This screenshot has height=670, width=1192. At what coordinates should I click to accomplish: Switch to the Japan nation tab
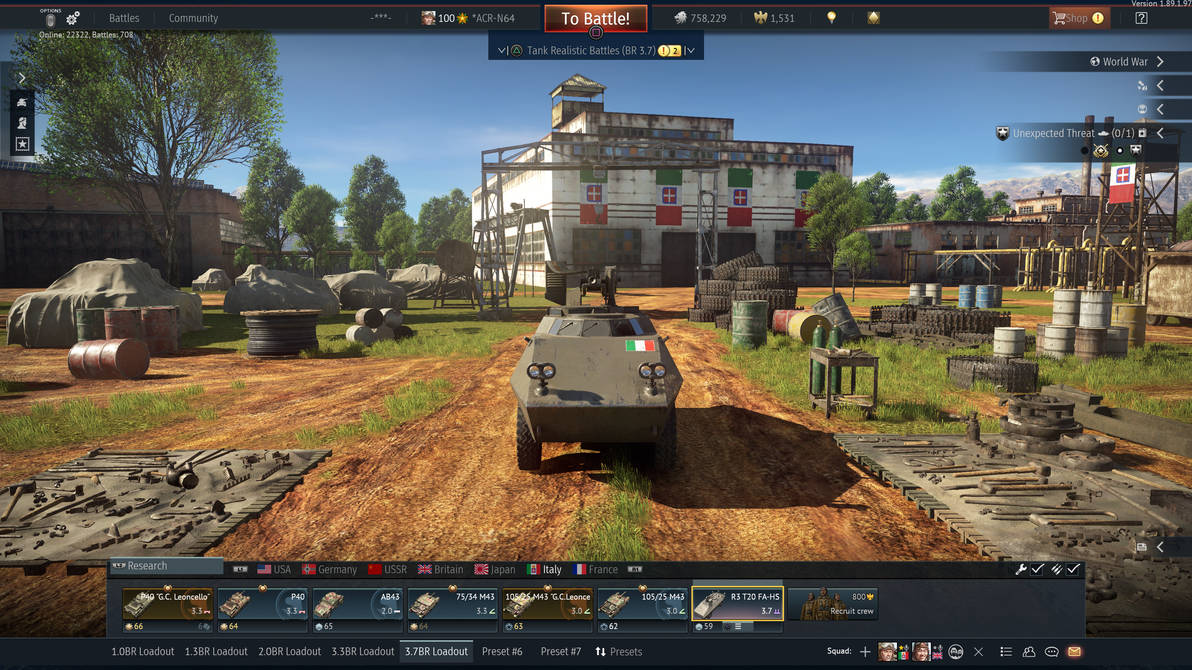click(x=495, y=569)
